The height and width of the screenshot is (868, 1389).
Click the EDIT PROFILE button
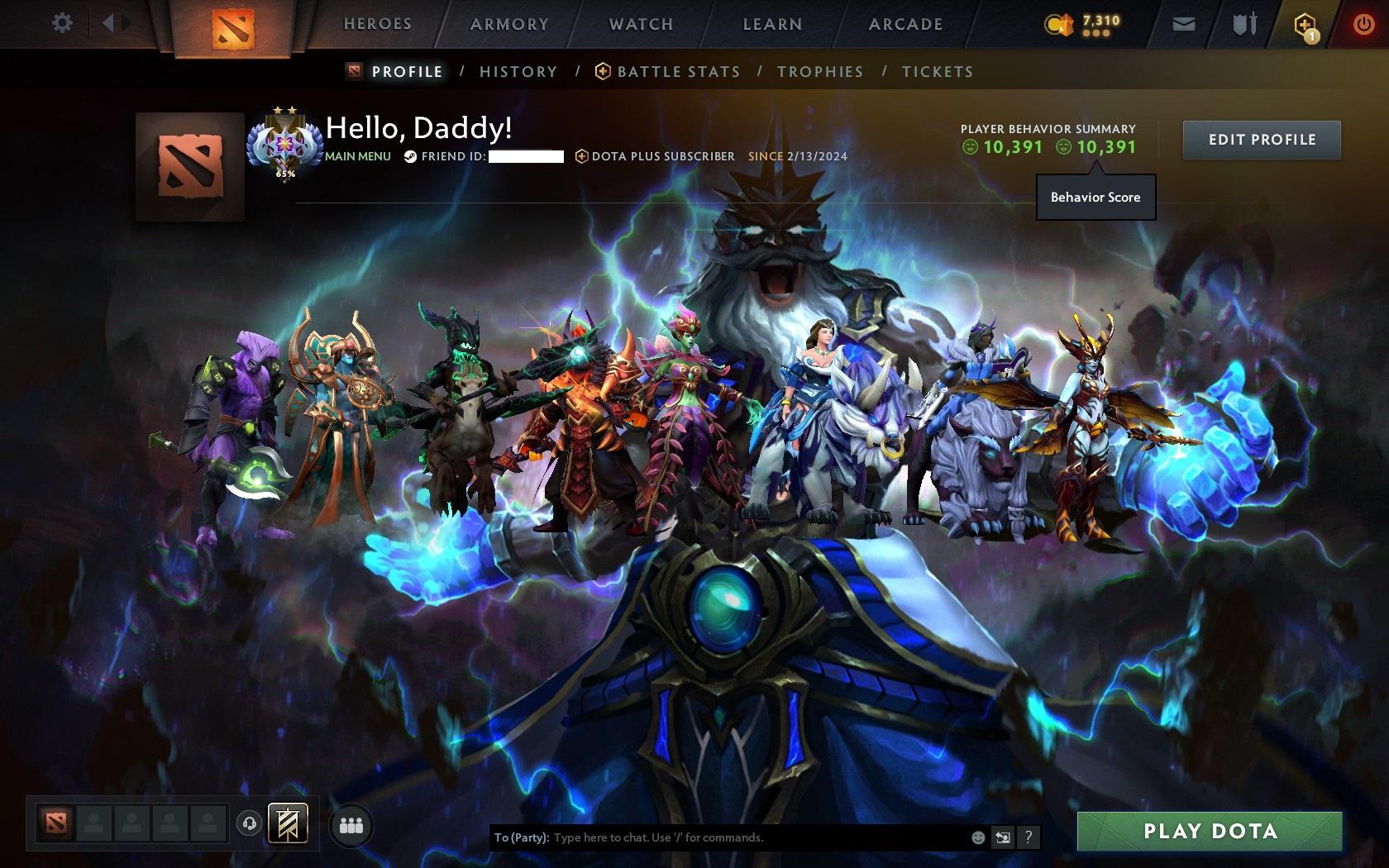click(1260, 140)
